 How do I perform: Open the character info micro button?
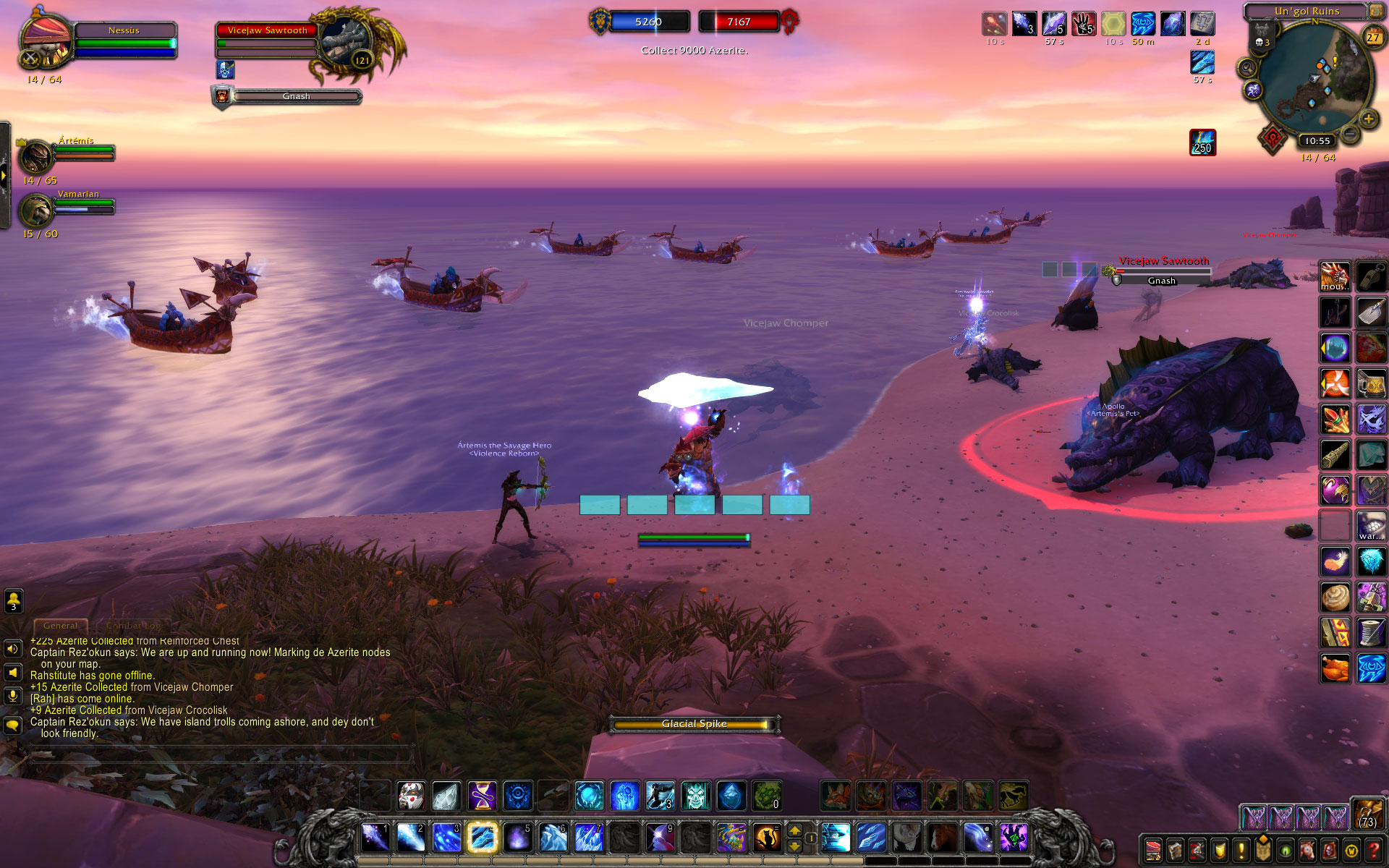tap(1154, 850)
